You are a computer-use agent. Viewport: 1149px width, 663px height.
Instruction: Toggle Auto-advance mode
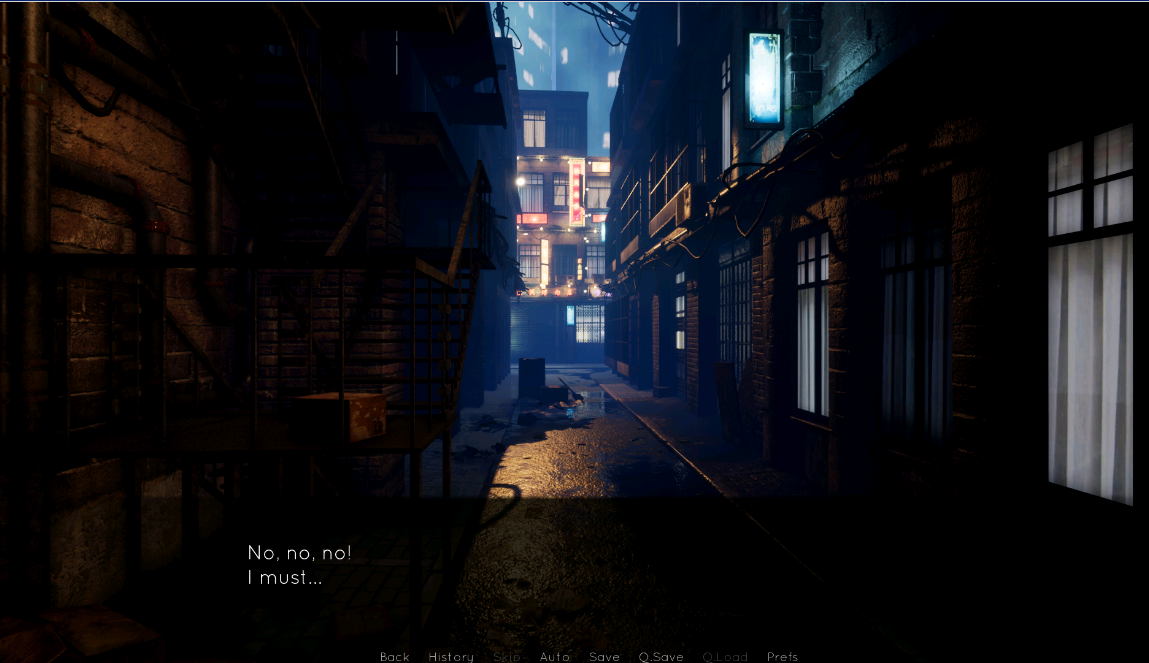click(554, 657)
